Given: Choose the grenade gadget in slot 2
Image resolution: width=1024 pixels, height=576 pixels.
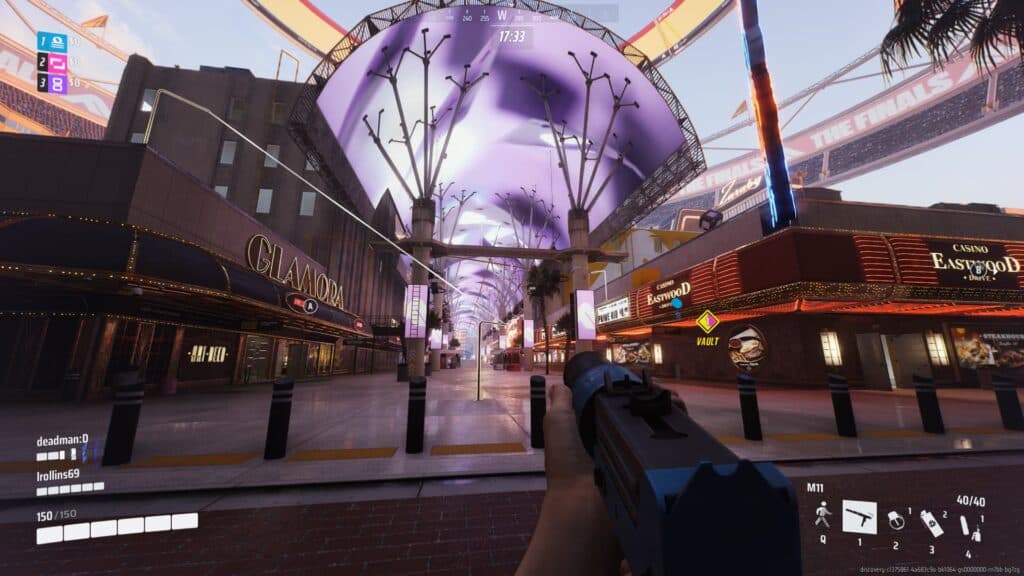Looking at the screenshot, I should (x=897, y=521).
